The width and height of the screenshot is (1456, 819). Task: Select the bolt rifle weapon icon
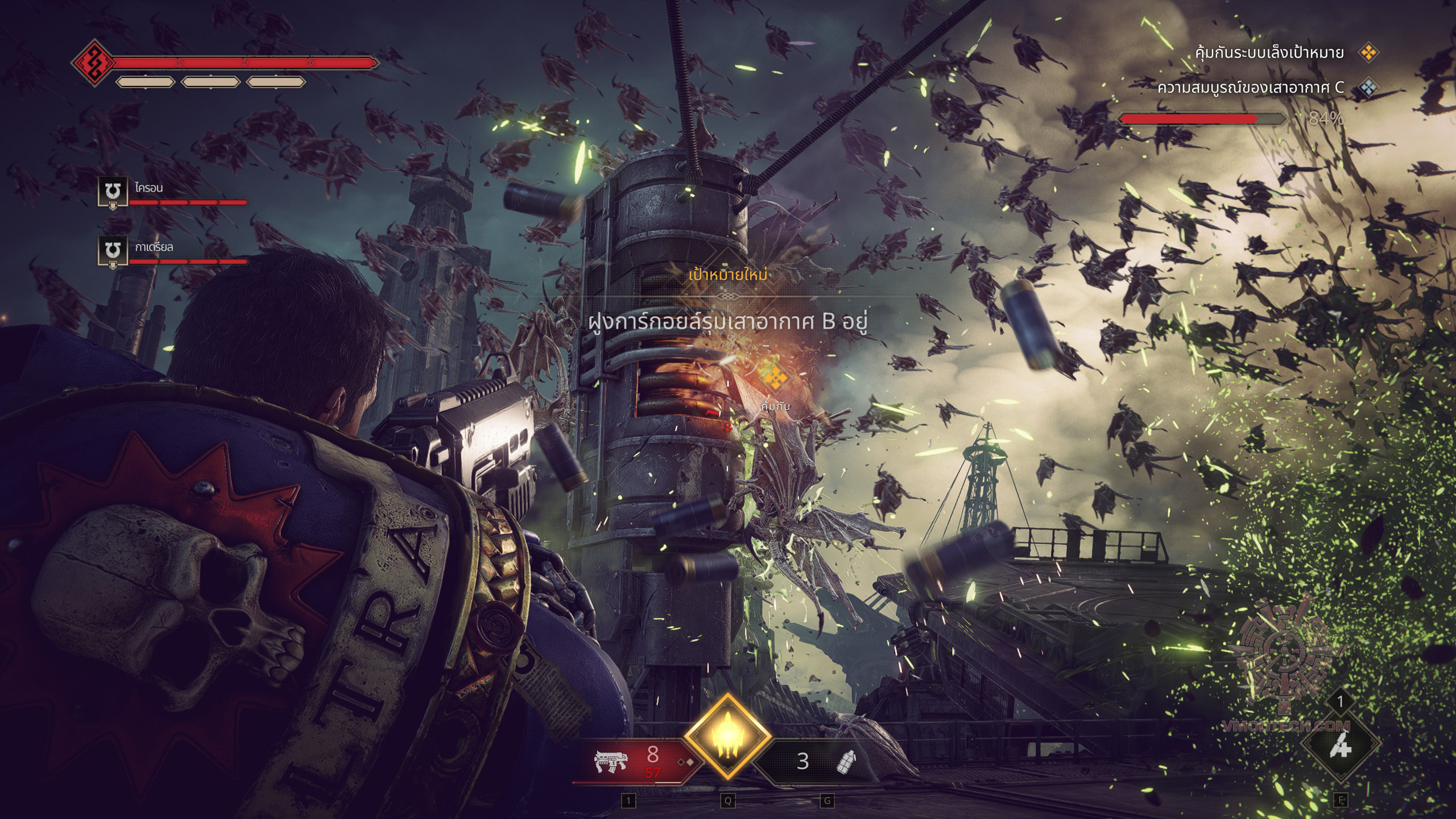pos(610,761)
